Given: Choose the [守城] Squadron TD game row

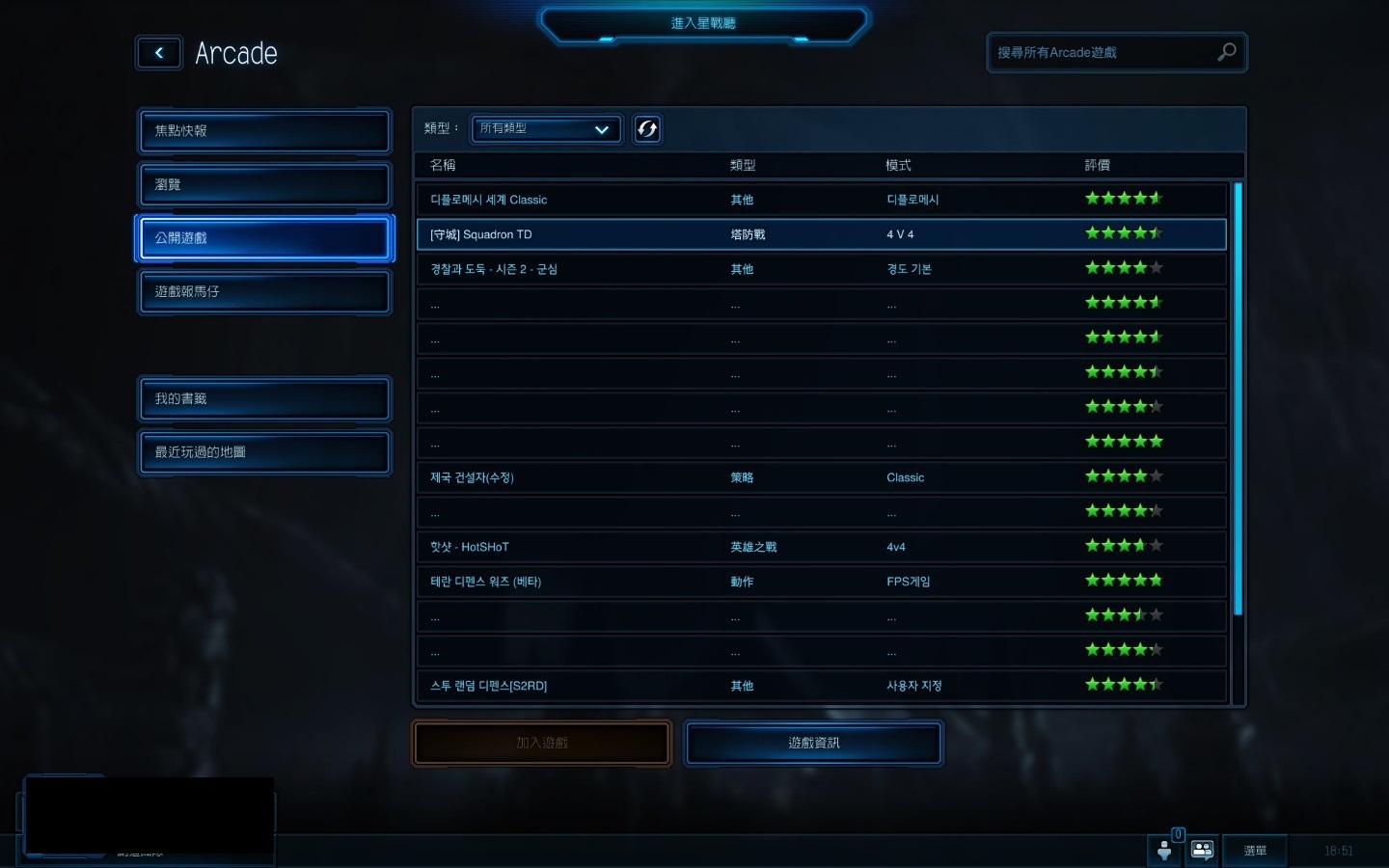Looking at the screenshot, I should coord(820,234).
